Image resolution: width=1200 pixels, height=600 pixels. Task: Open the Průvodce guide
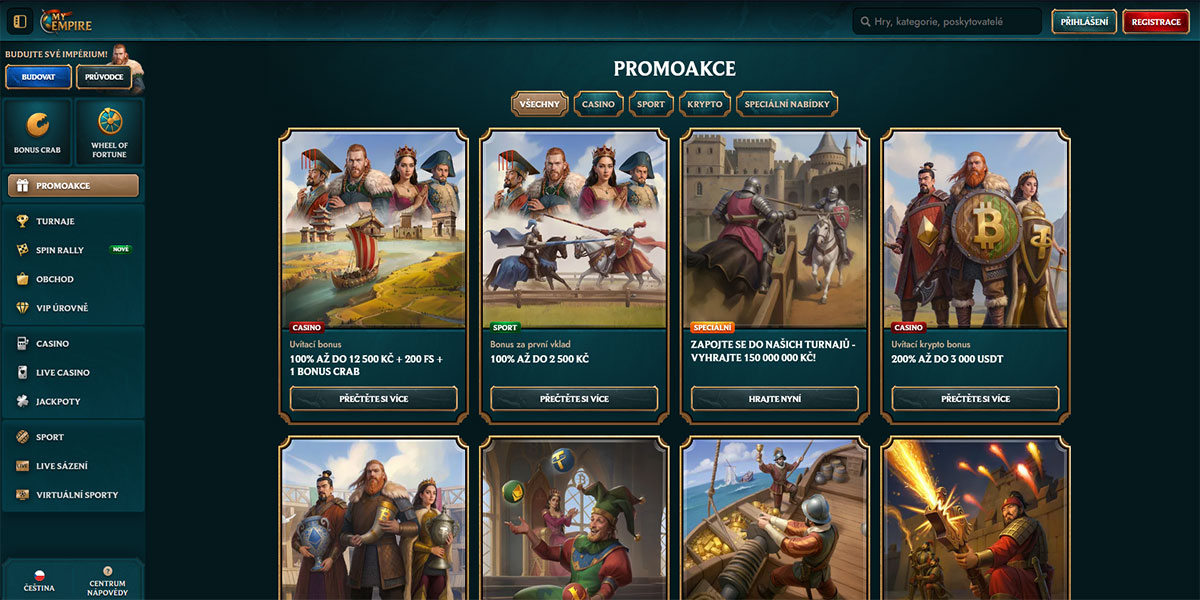pyautogui.click(x=103, y=77)
